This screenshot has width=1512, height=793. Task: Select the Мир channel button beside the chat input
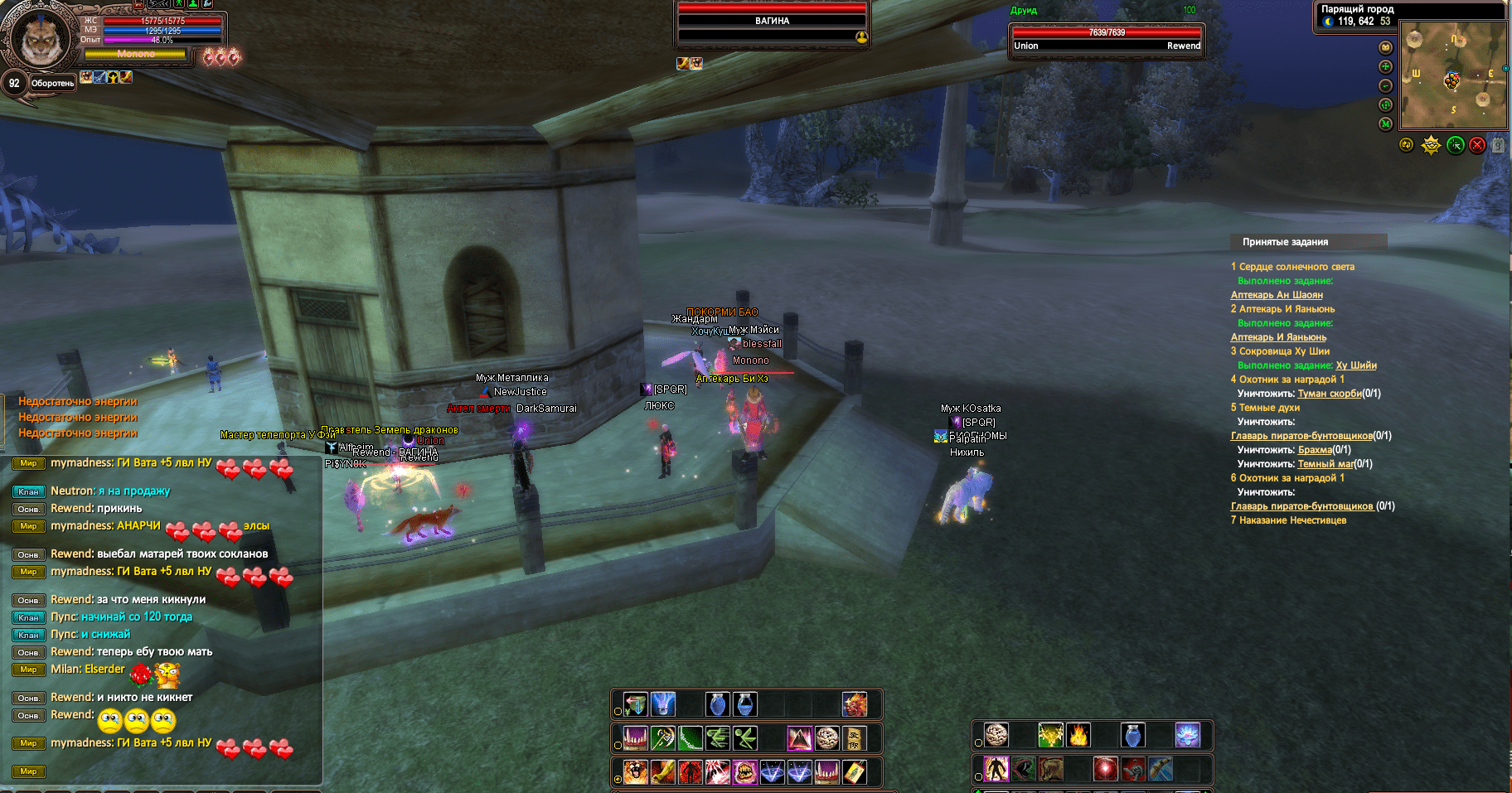point(28,771)
